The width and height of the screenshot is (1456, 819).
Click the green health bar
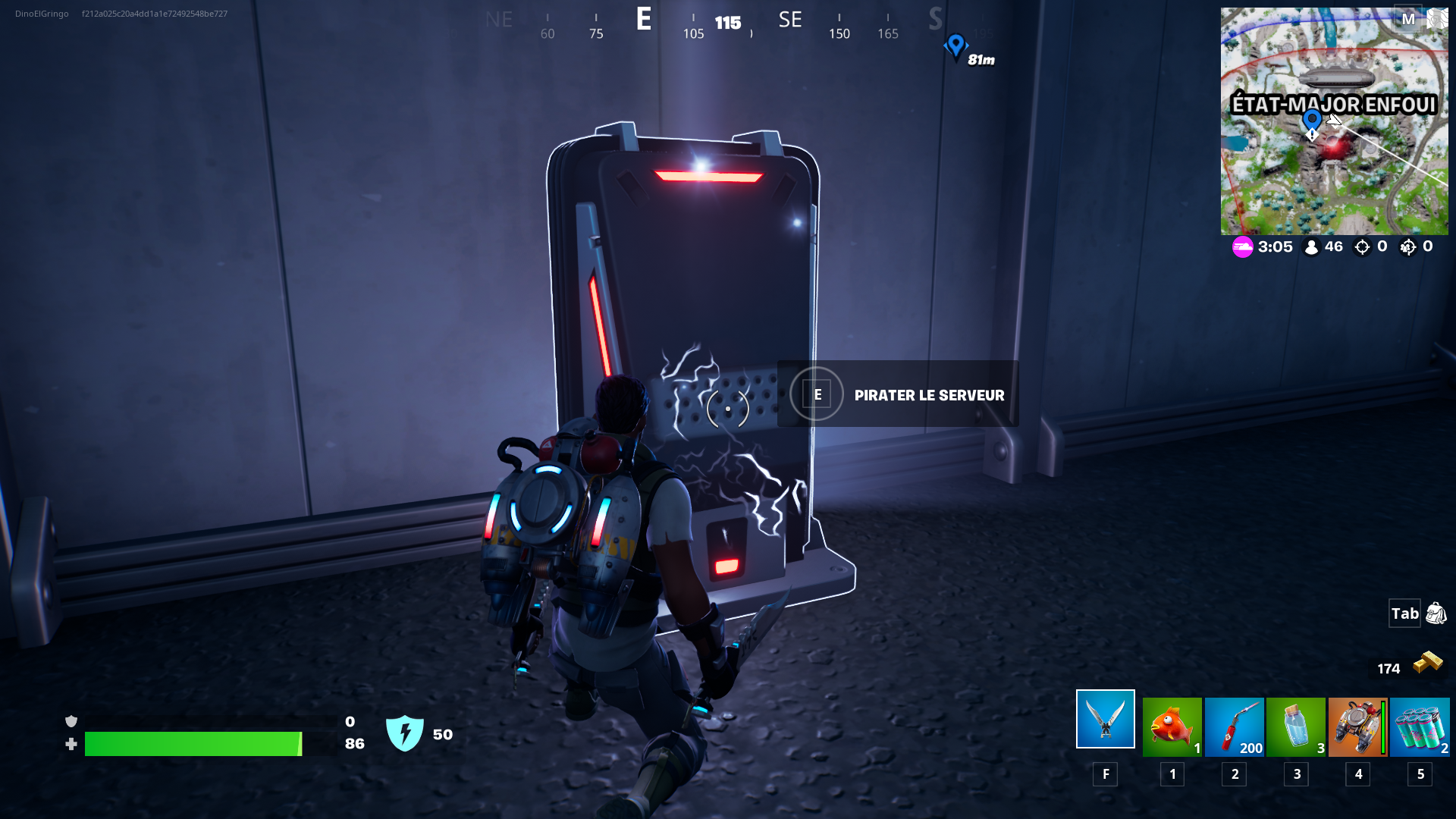click(193, 743)
